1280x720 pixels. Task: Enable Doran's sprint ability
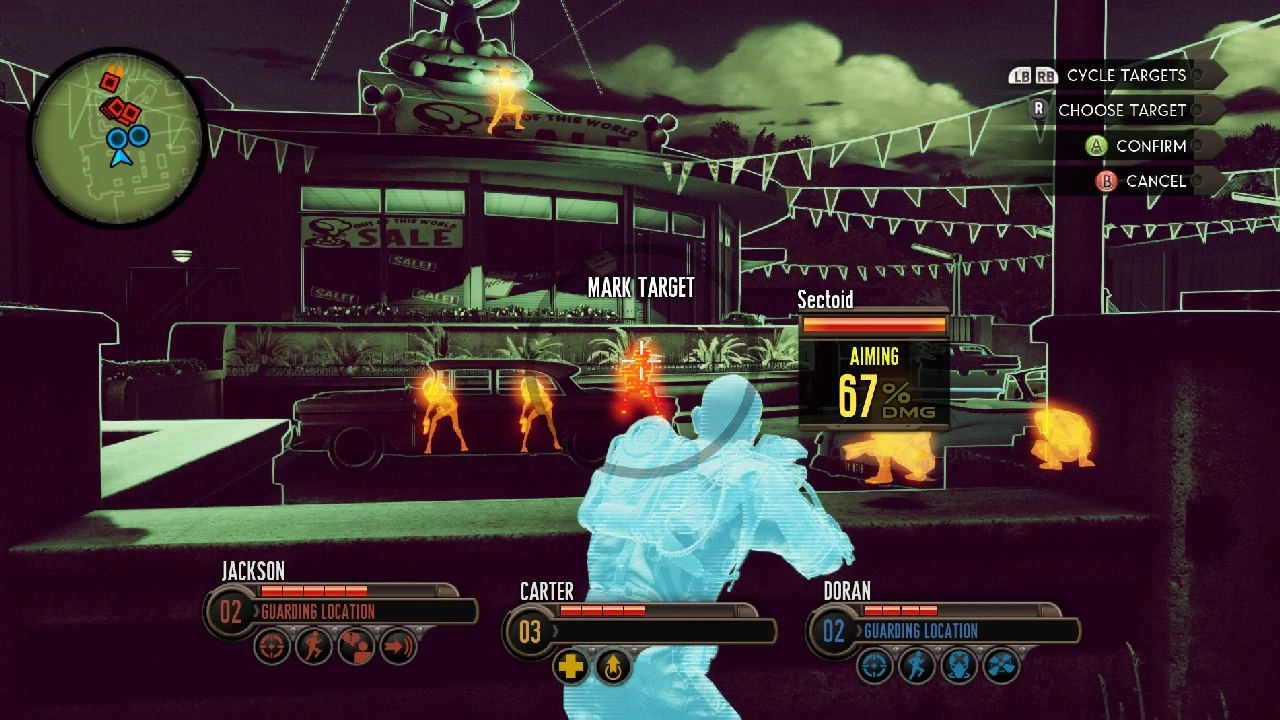[x=918, y=665]
